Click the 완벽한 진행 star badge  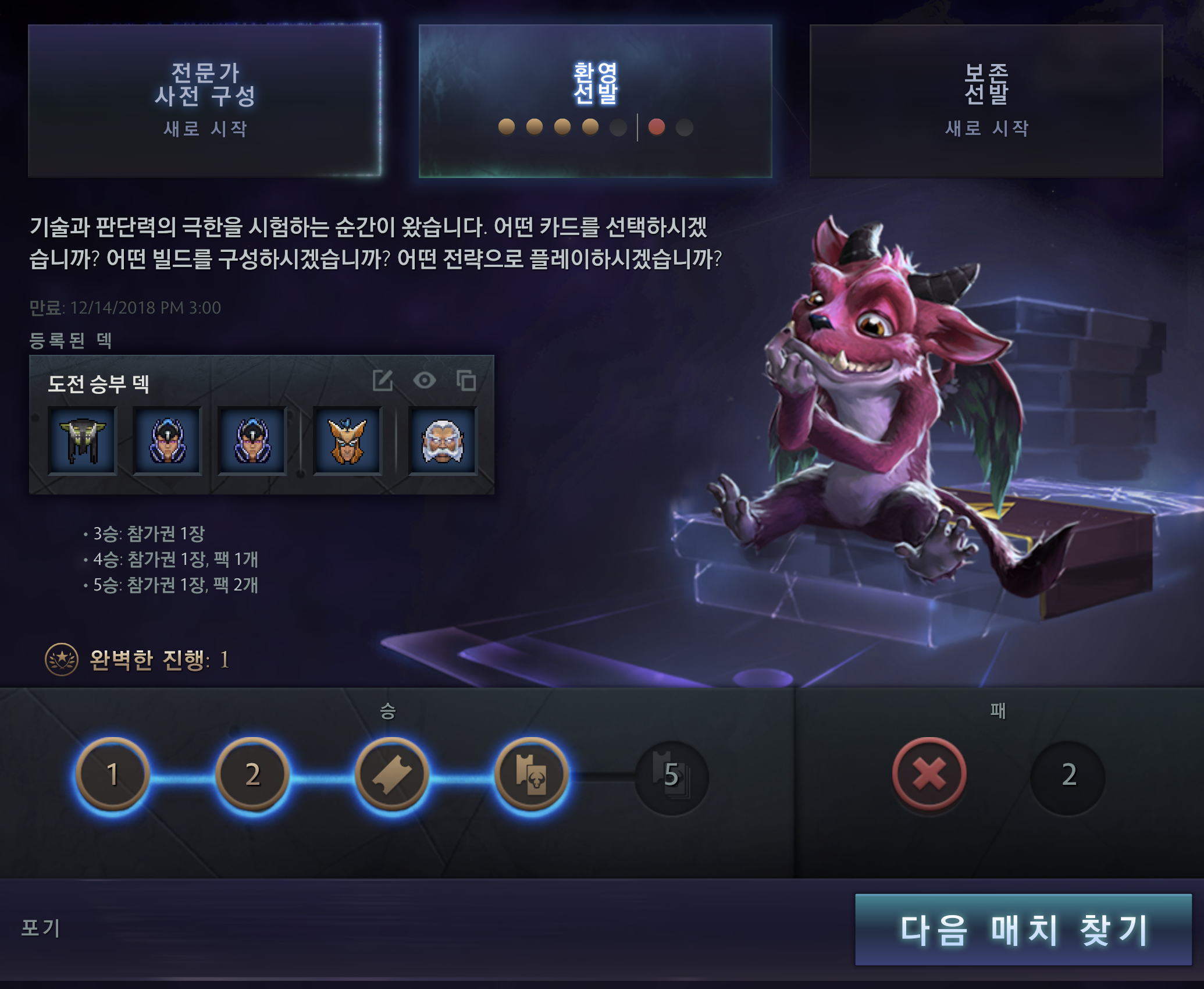point(62,660)
